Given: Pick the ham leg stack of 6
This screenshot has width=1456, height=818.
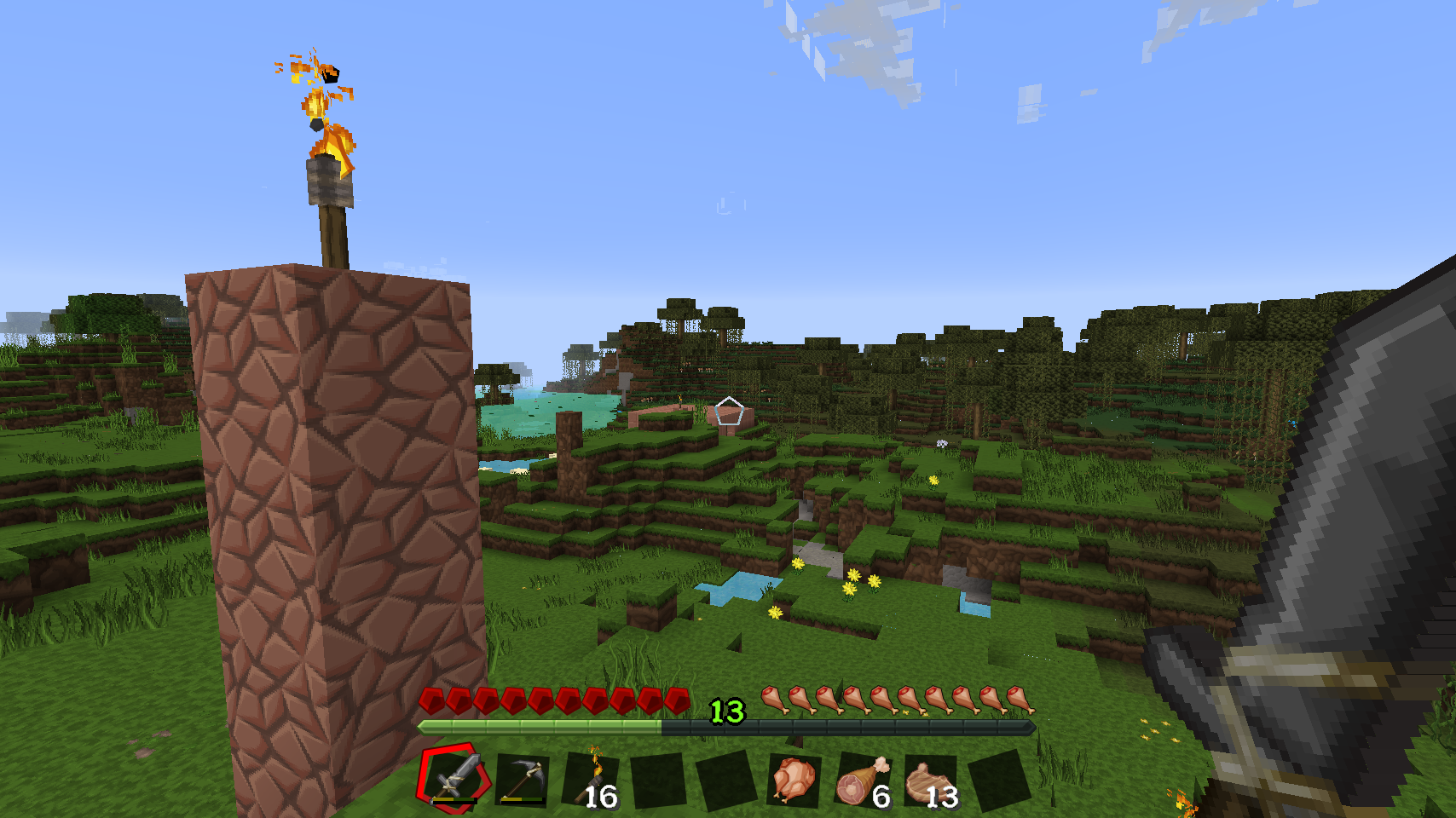Looking at the screenshot, I should point(862,780).
